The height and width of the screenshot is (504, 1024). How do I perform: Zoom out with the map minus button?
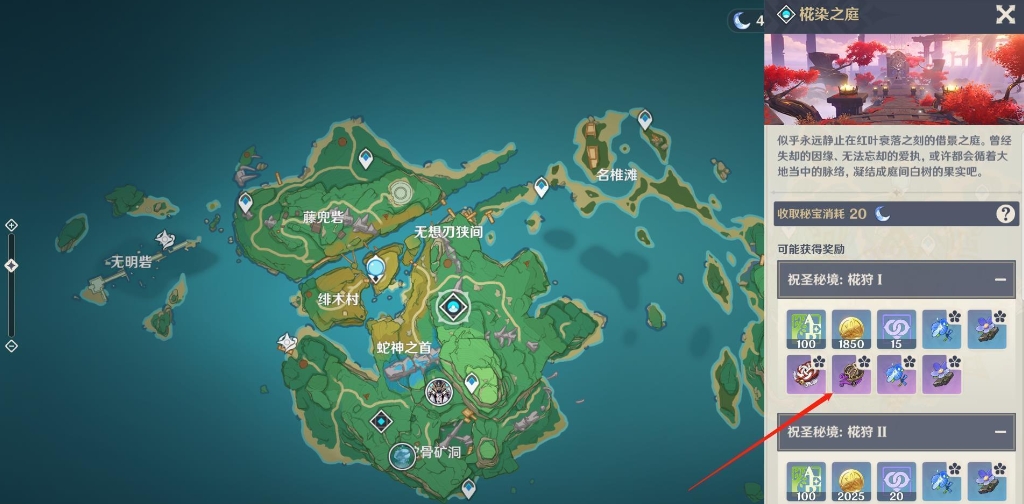click(11, 346)
